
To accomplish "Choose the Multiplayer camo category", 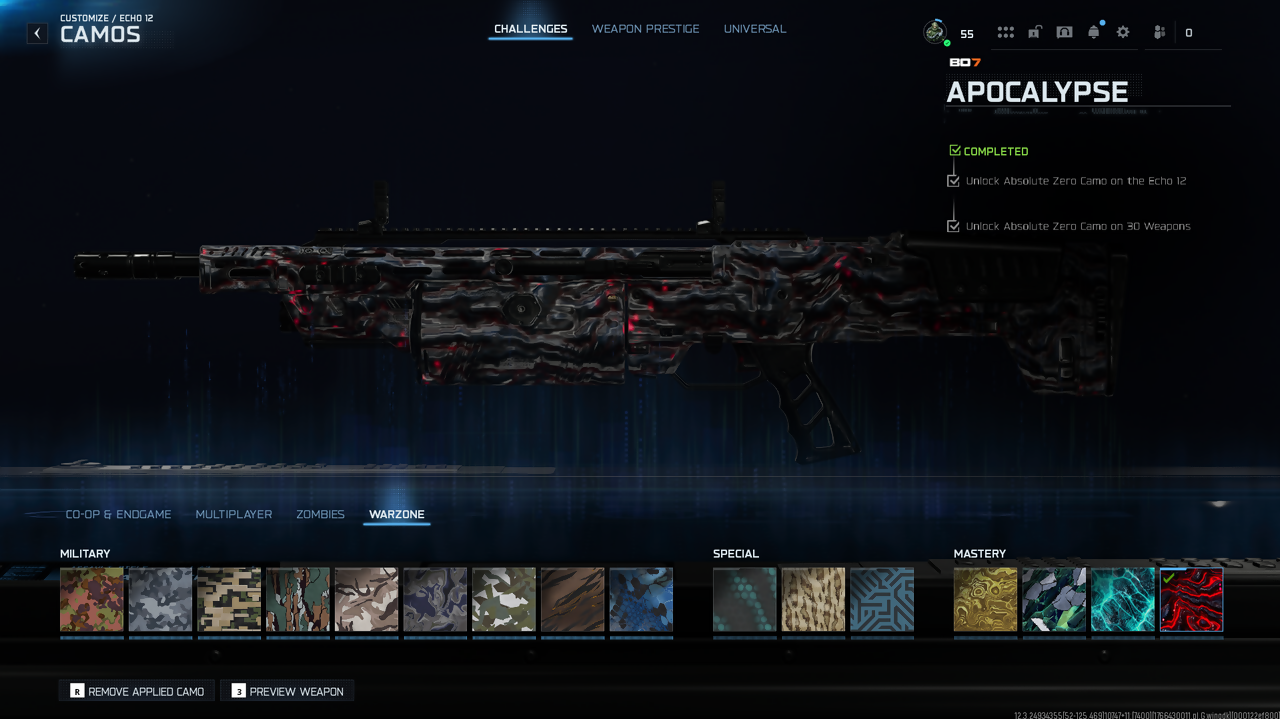I will click(233, 514).
